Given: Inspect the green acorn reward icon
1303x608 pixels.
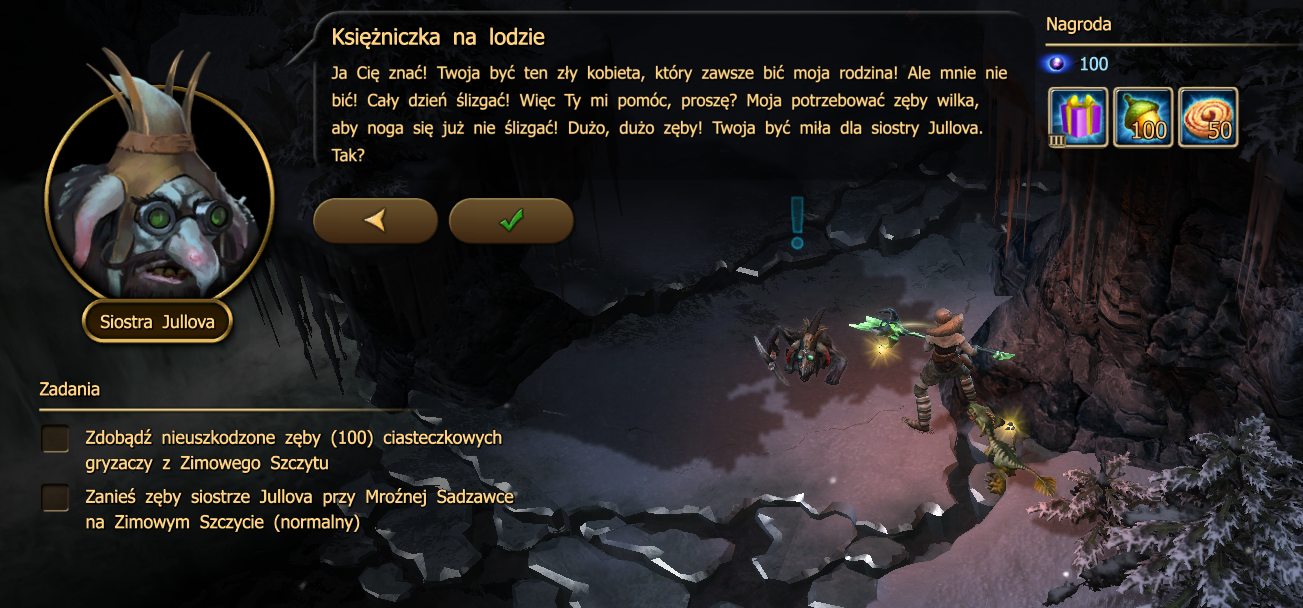Looking at the screenshot, I should coord(1143,117).
